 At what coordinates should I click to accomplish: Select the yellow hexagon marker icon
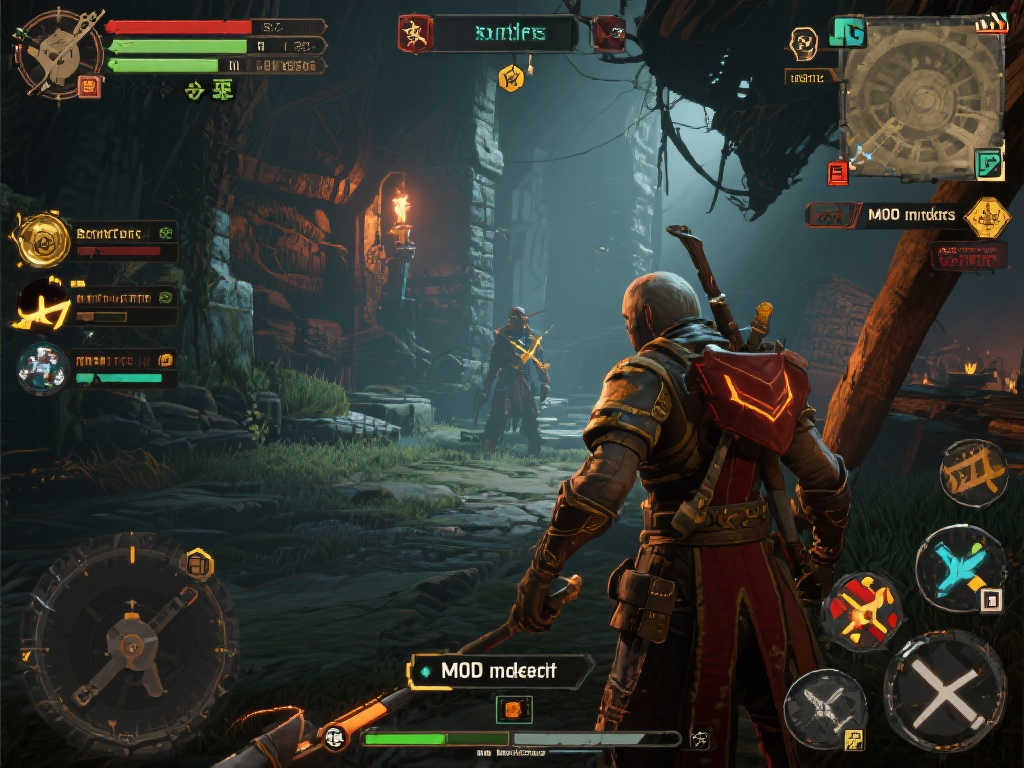[x=511, y=77]
